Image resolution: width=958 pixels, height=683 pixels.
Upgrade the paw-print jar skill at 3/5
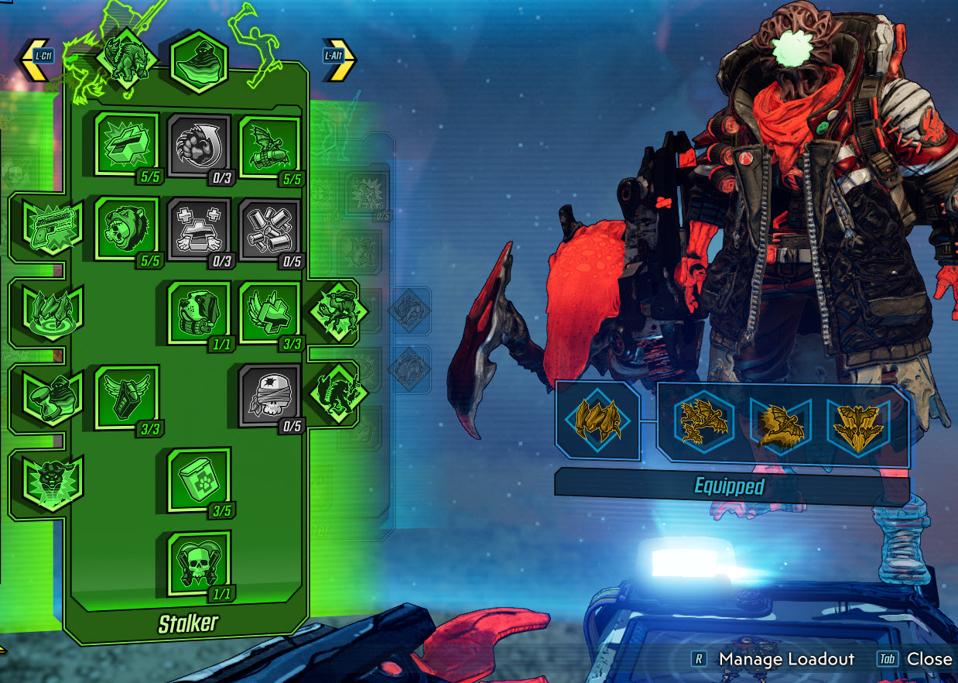point(199,479)
